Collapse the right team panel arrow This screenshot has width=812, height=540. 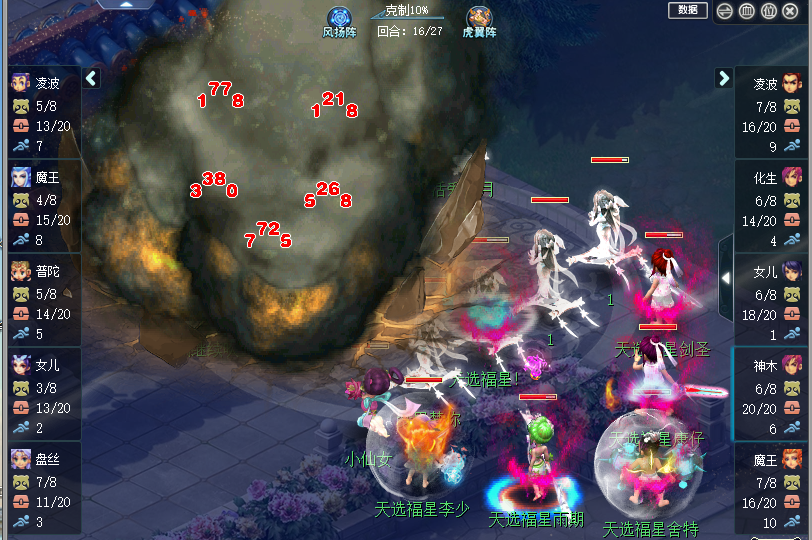click(723, 78)
